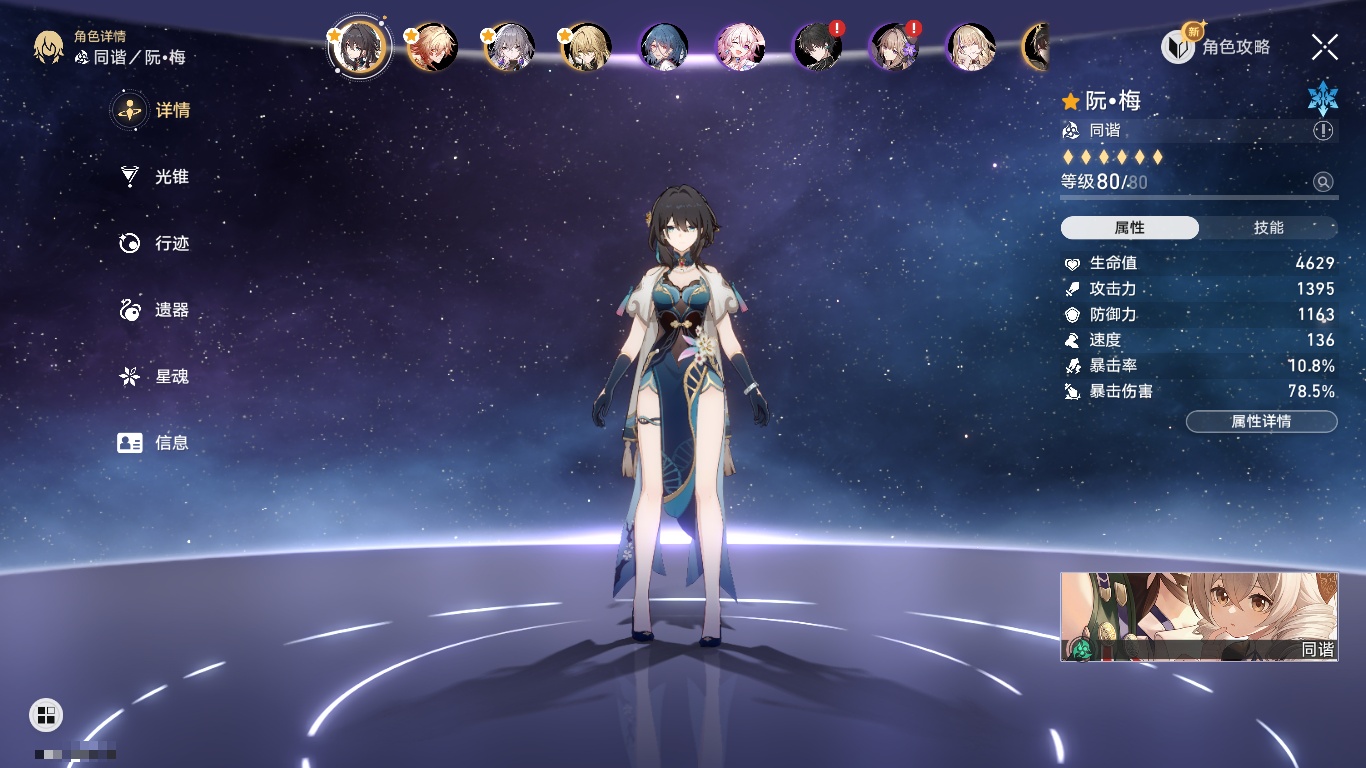Select the 属性 attributes tab
The width and height of the screenshot is (1366, 768).
pos(1130,228)
